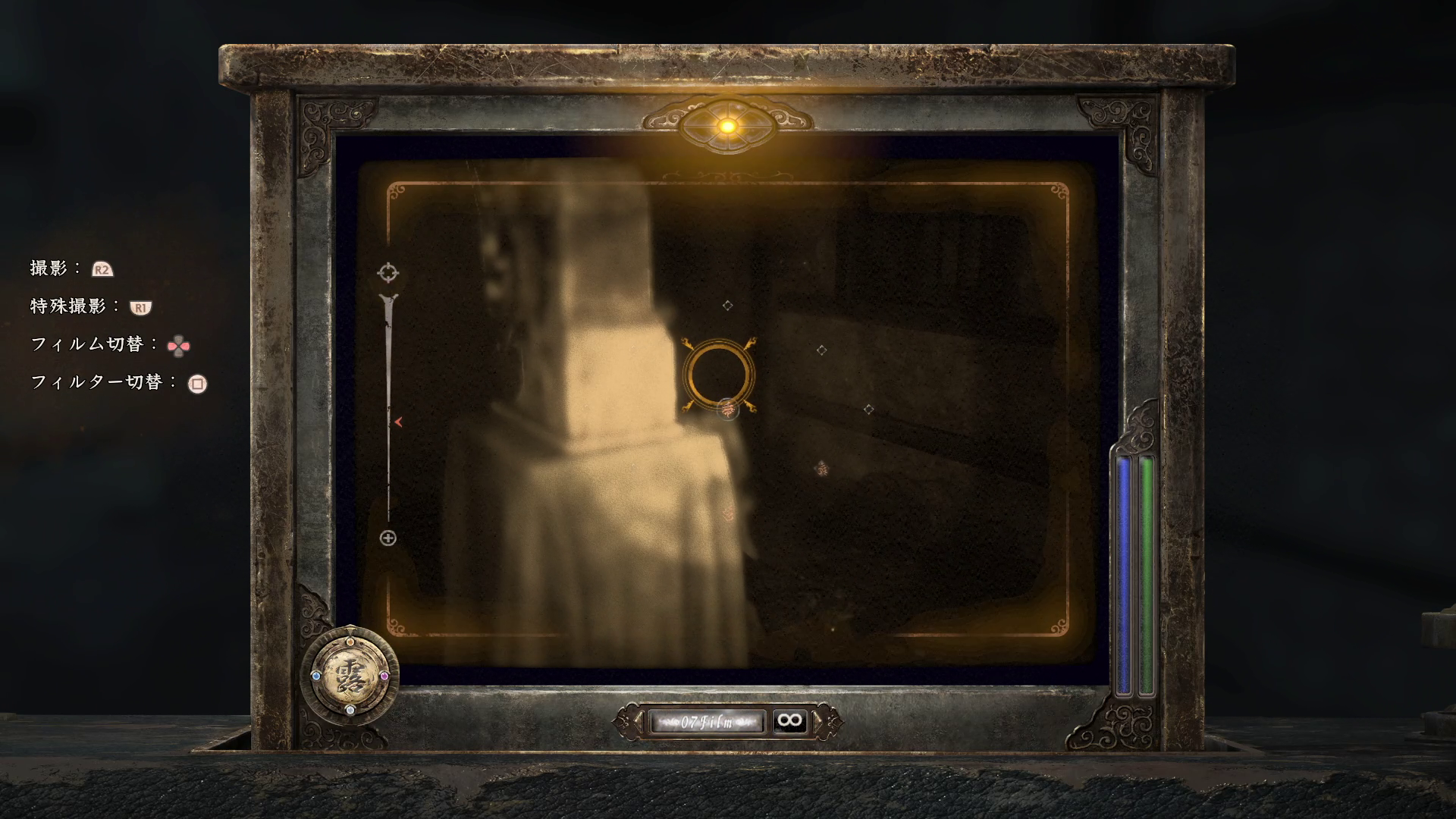Screen dimensions: 1456x819
Task: Click the golden focus ring reticle
Action: pos(717,373)
